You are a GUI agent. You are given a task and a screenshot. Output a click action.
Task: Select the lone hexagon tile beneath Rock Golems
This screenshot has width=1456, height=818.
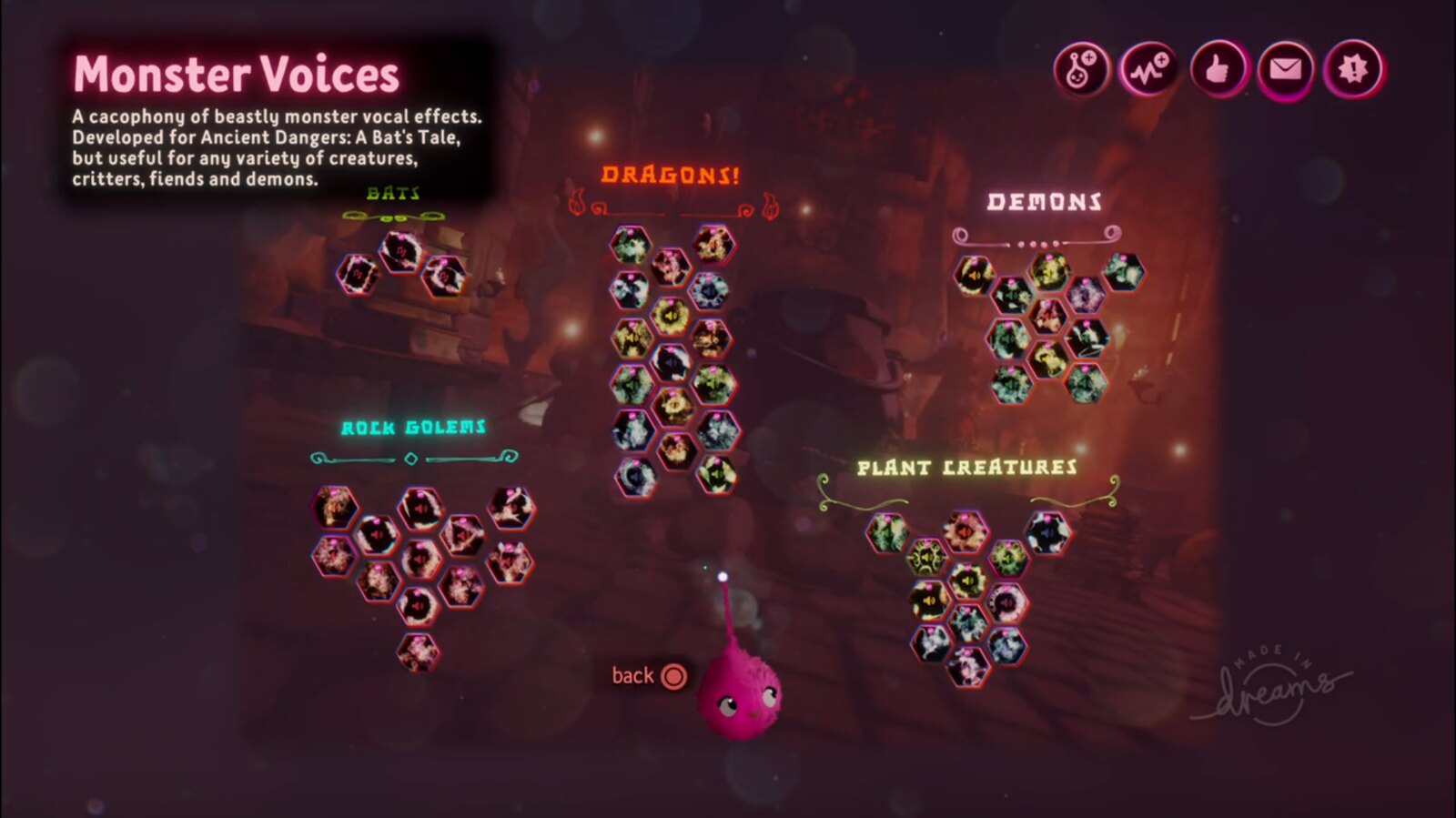point(418,651)
